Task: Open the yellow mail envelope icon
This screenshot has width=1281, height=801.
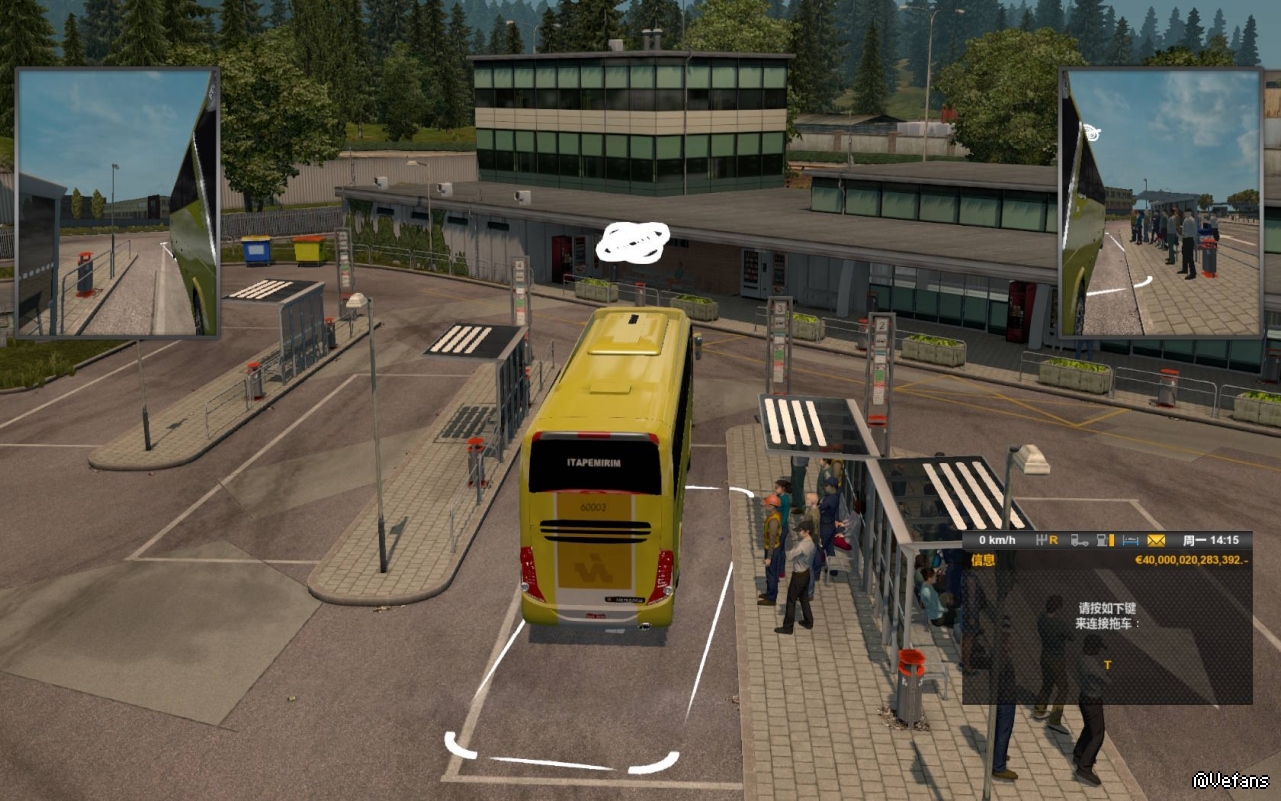Action: pyautogui.click(x=1156, y=541)
